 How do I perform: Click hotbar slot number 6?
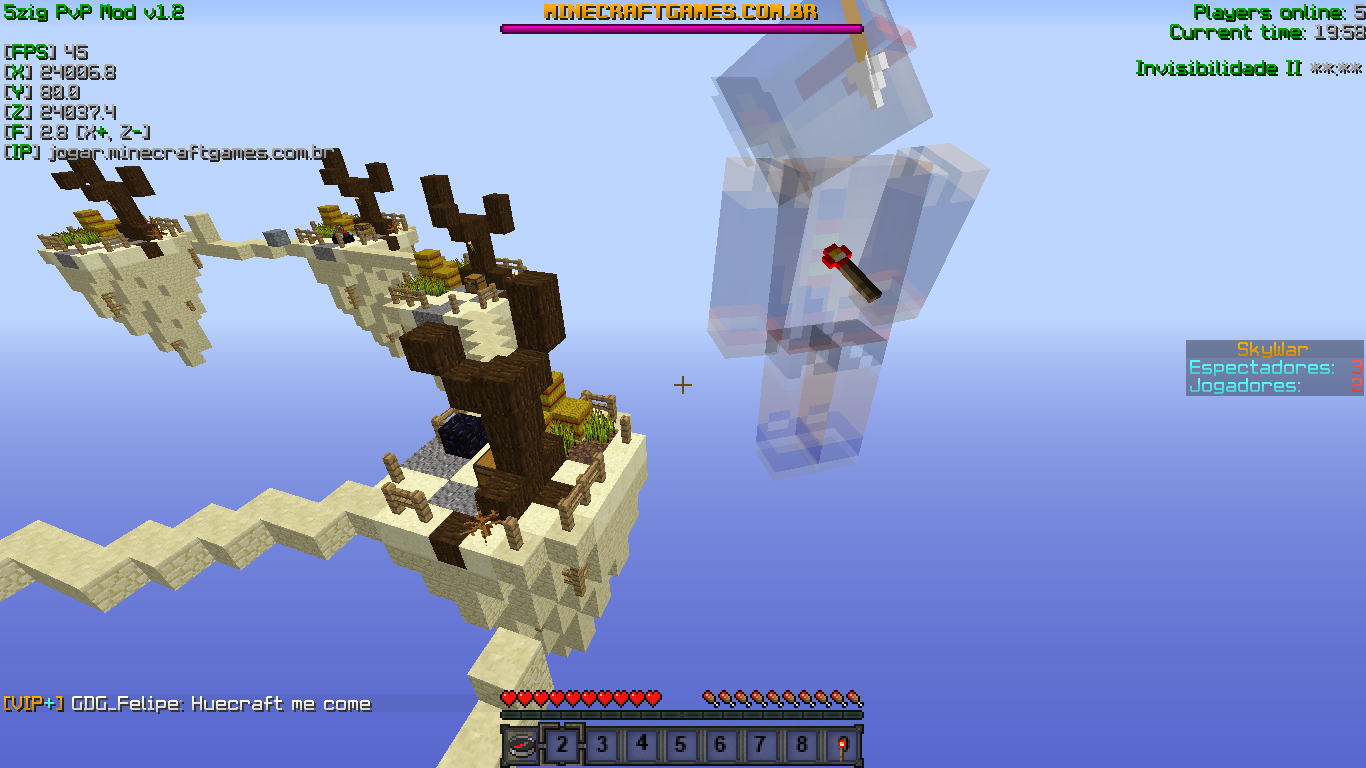(x=721, y=745)
